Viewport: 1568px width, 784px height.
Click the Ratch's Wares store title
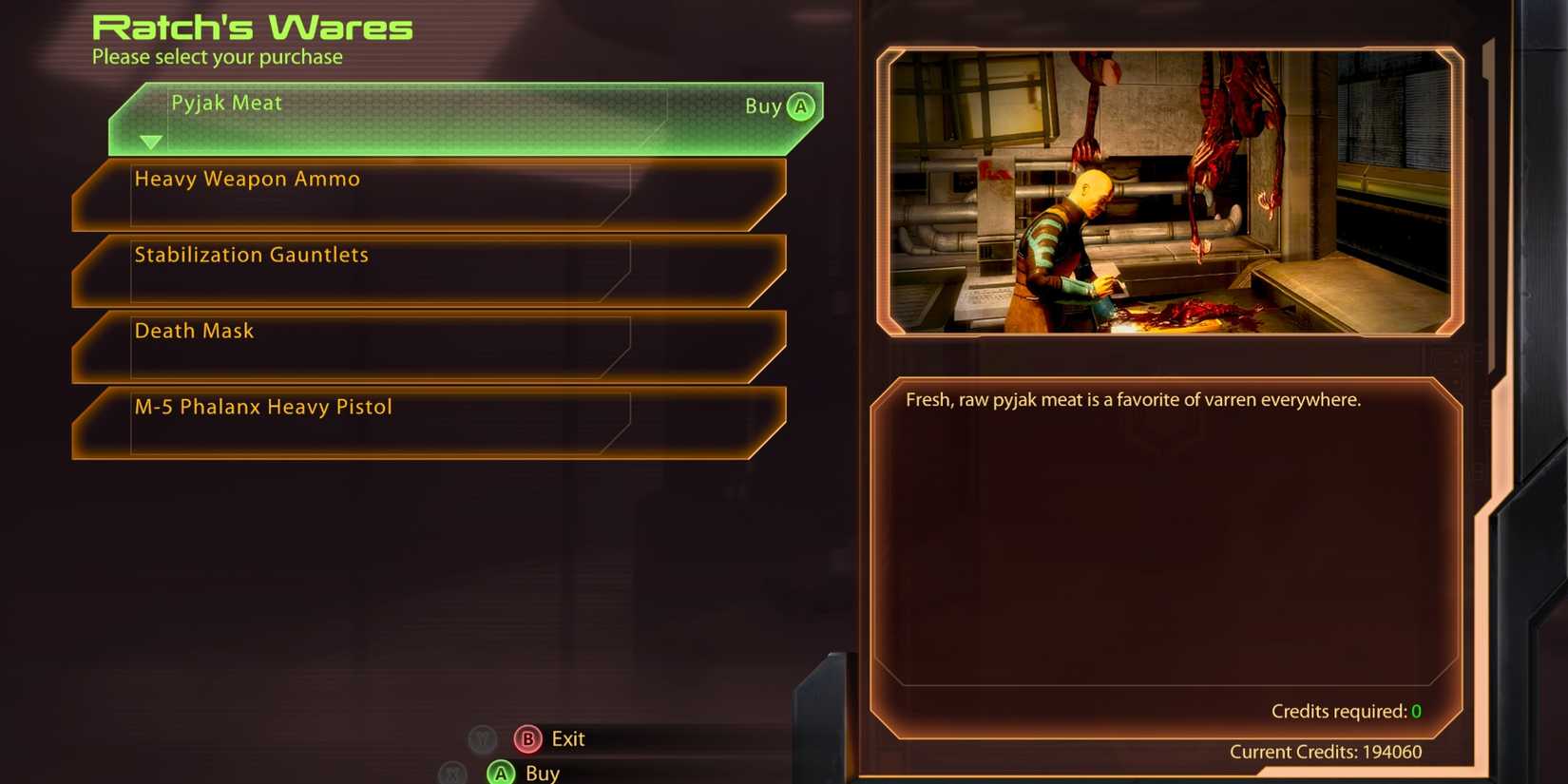[251, 26]
